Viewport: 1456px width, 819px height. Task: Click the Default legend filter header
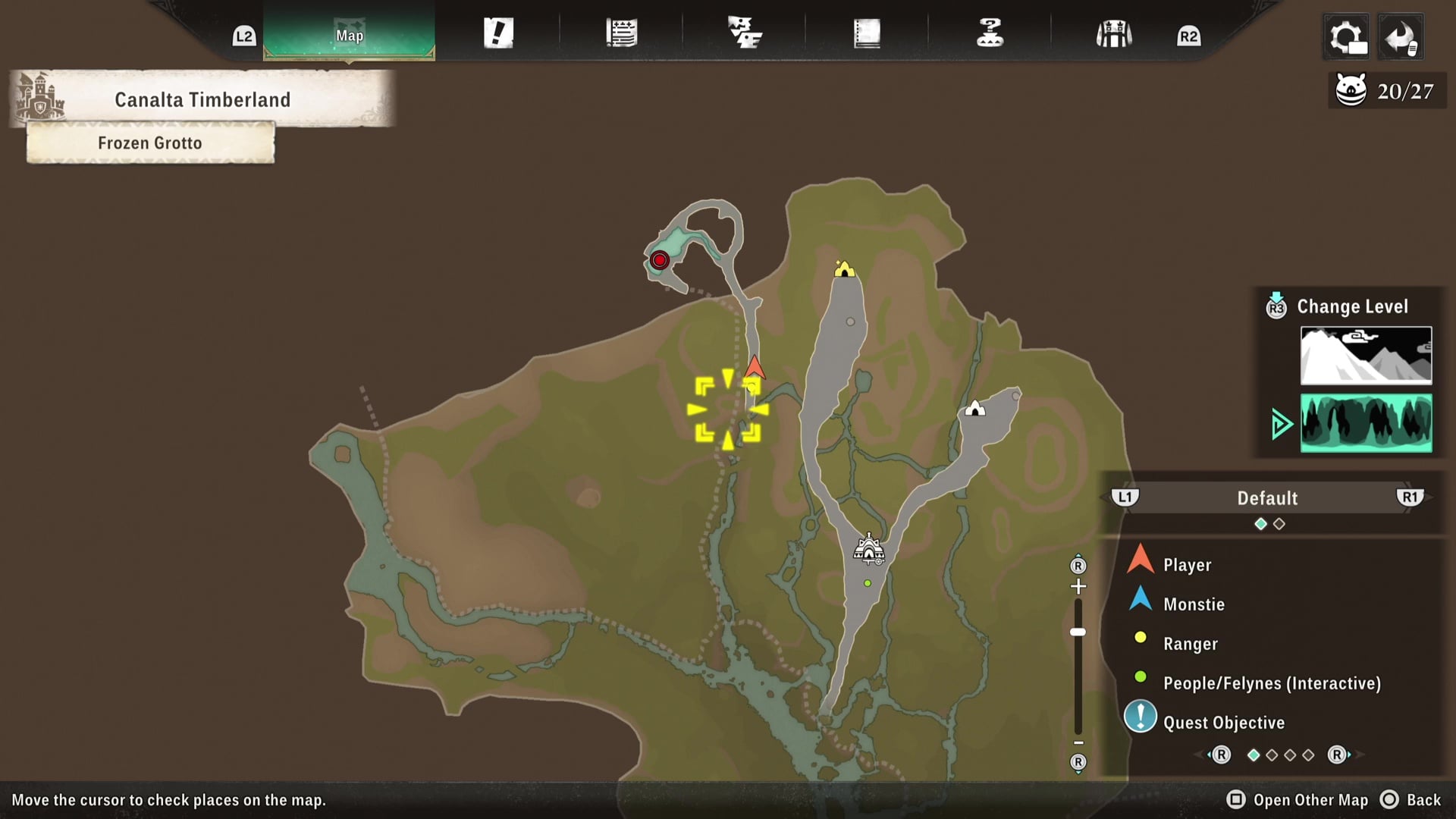[1267, 498]
